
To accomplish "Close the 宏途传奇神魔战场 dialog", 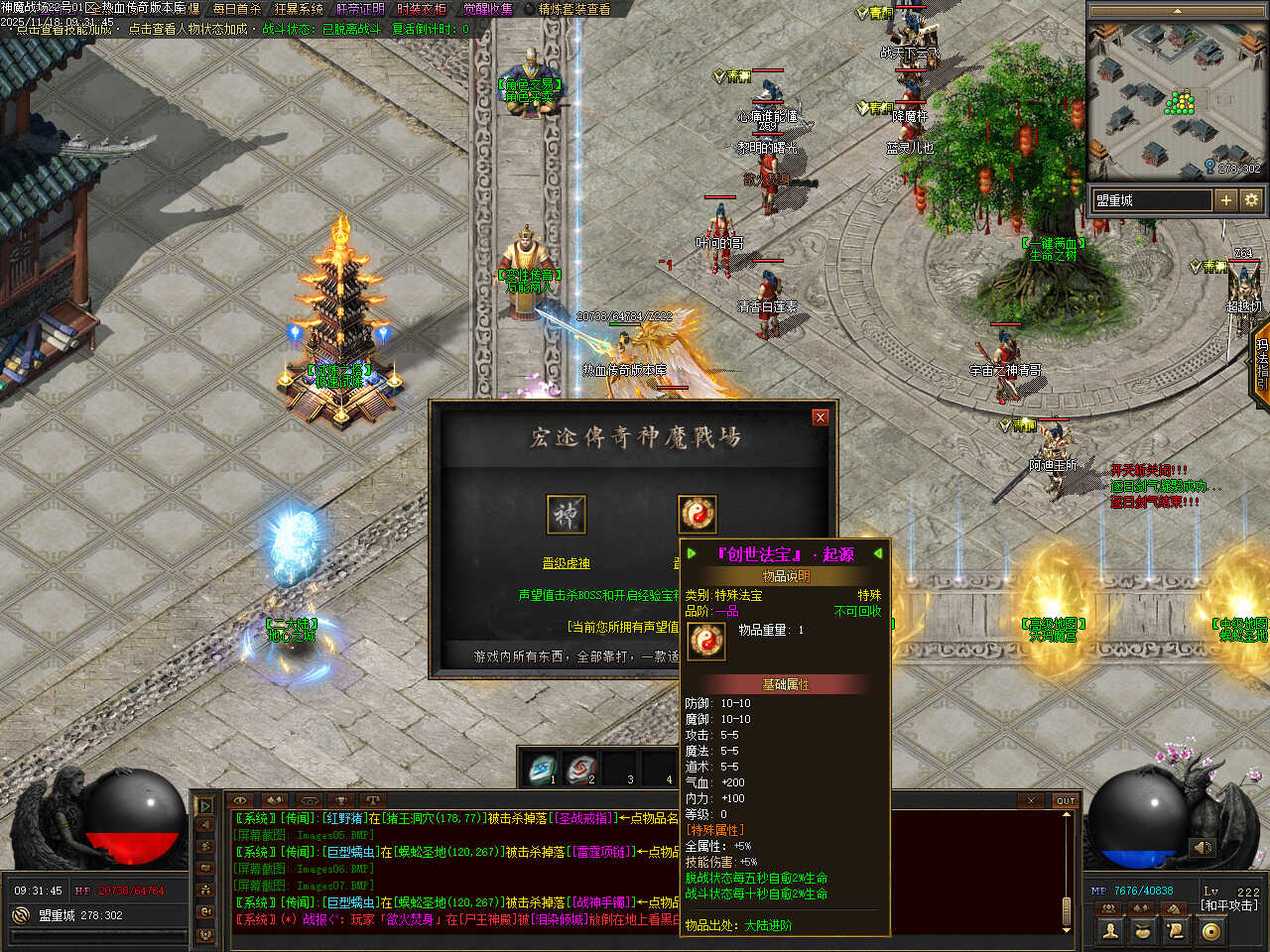I will click(820, 417).
